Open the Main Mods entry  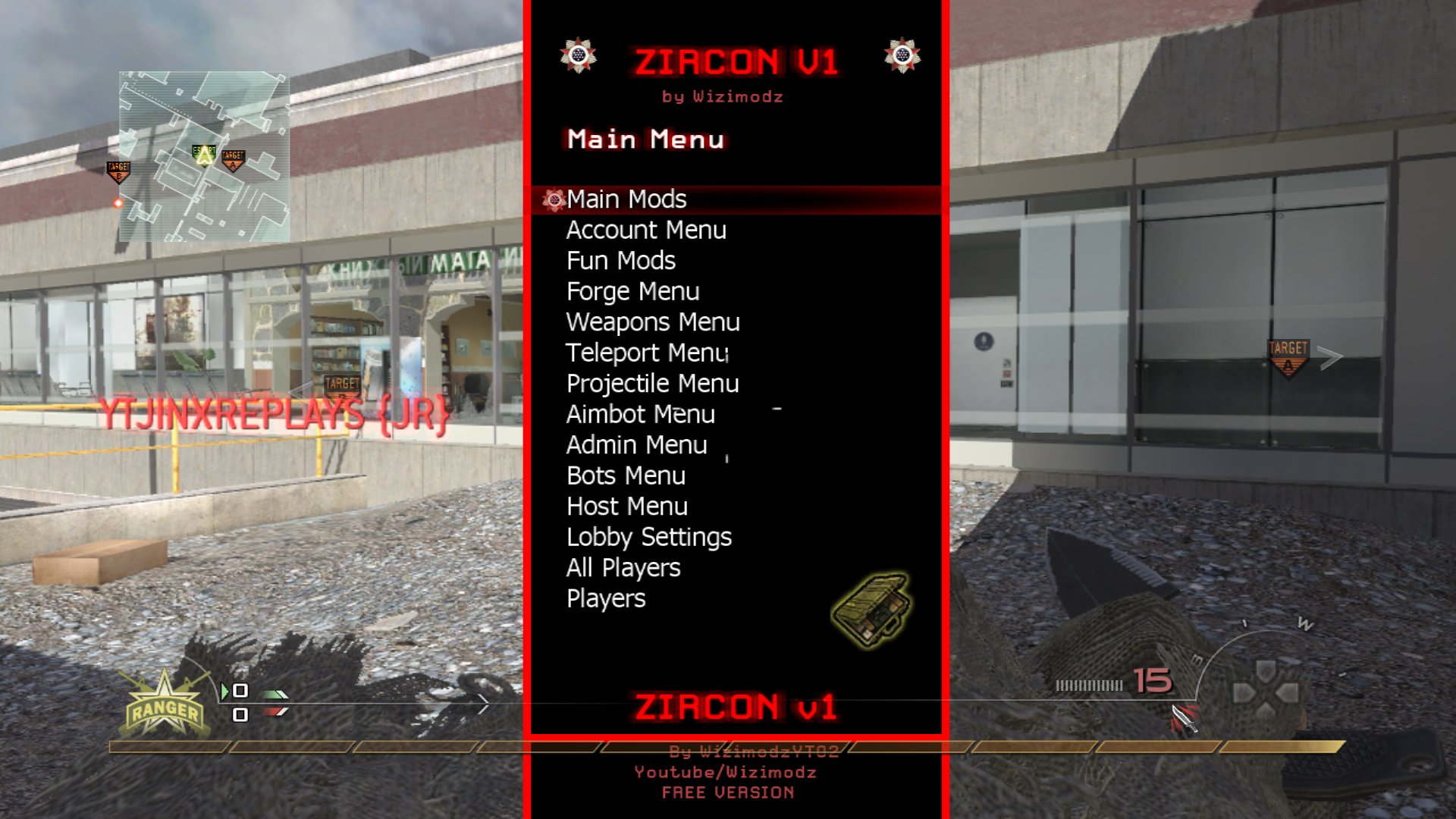pyautogui.click(x=626, y=199)
